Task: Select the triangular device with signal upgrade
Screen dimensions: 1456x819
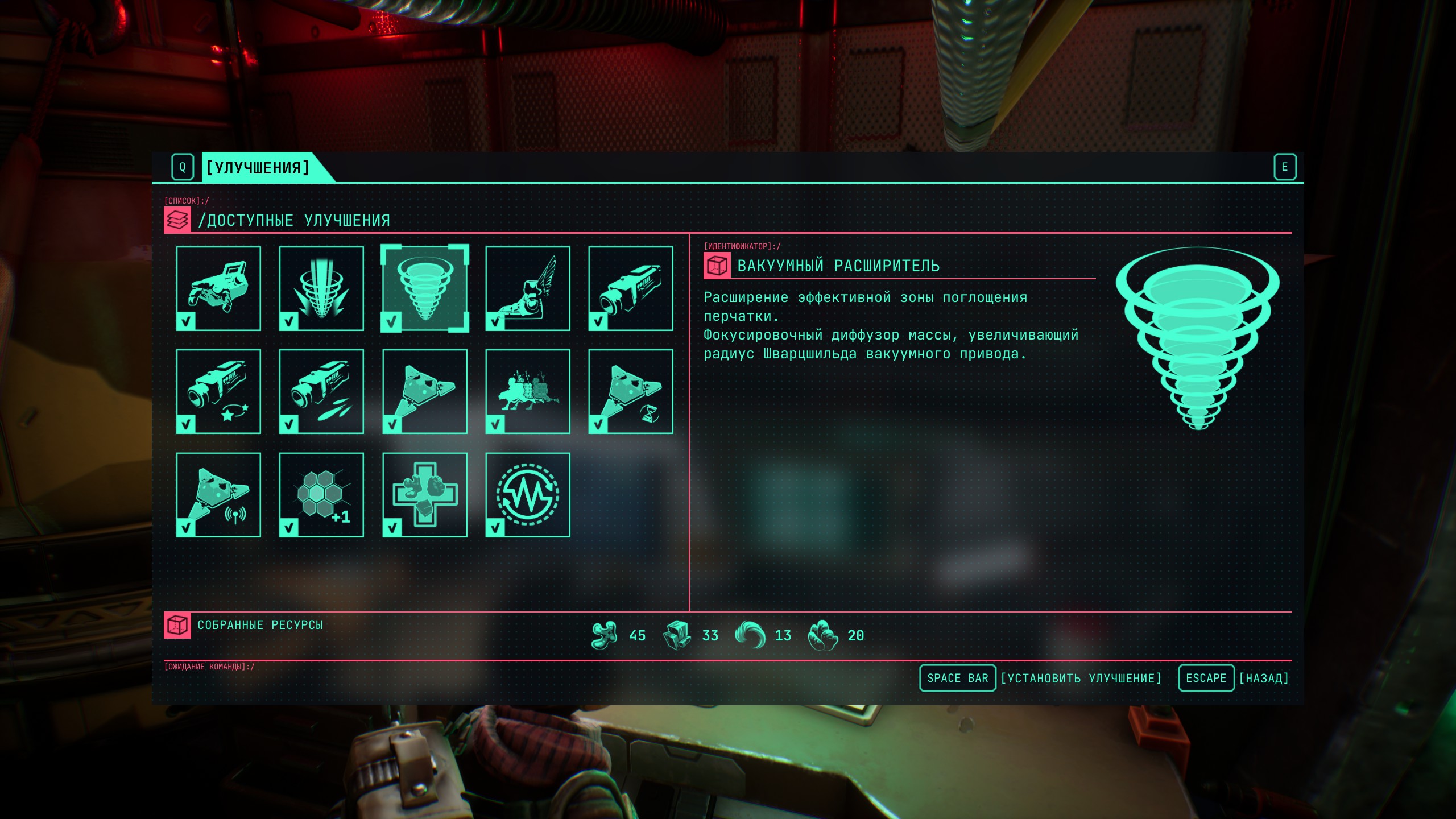Action: (218, 495)
